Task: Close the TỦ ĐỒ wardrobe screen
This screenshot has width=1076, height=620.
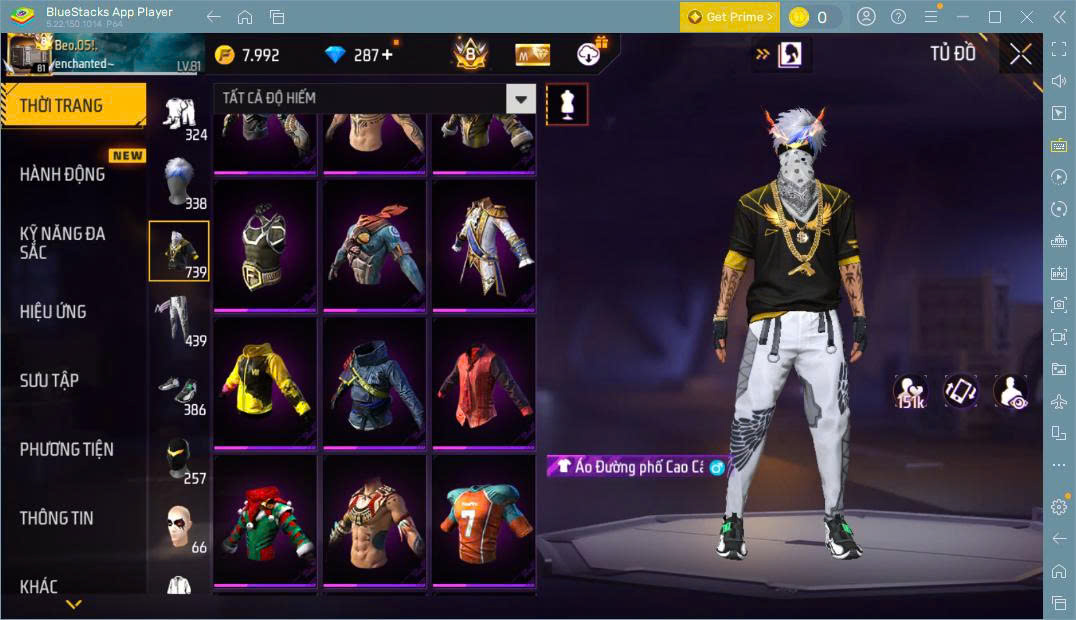Action: 1020,54
